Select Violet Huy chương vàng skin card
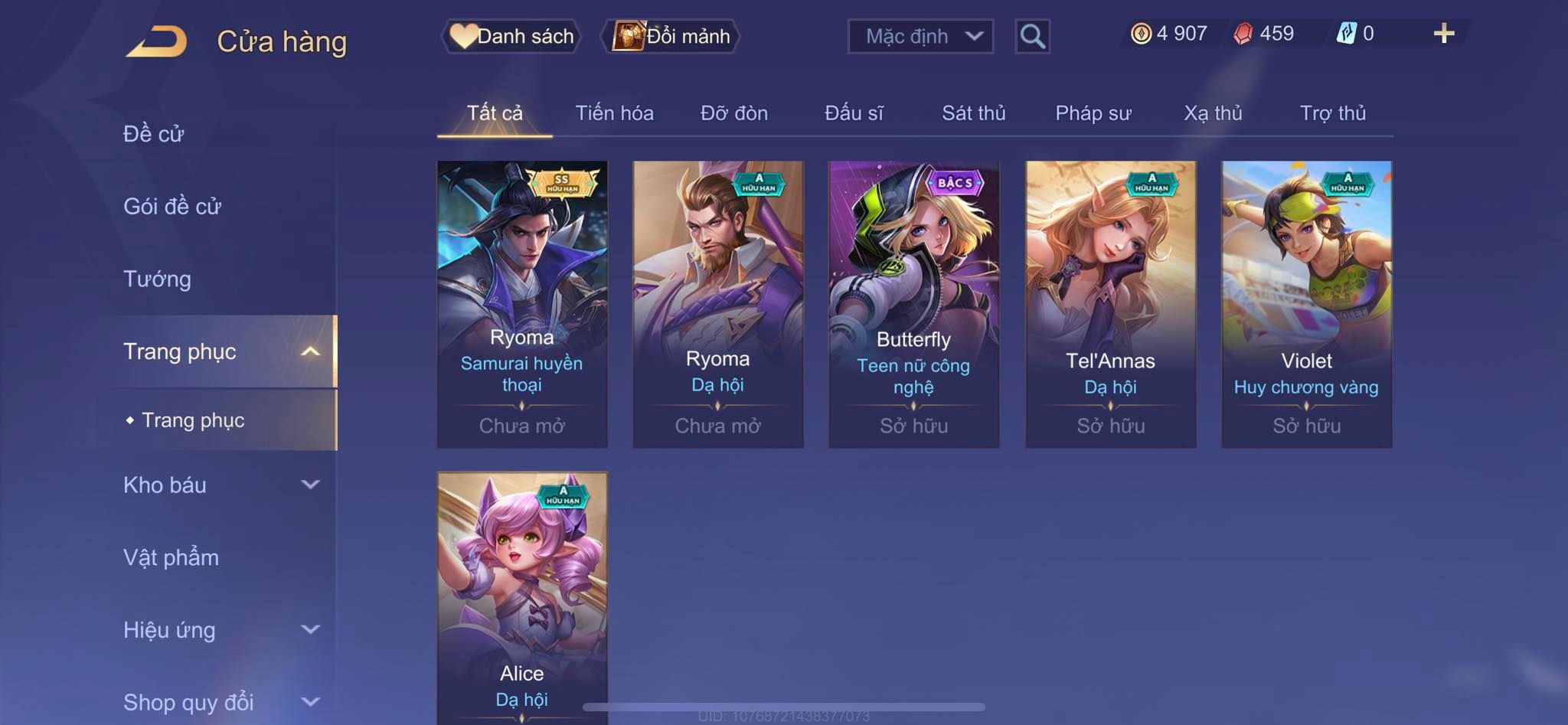The height and width of the screenshot is (725, 1568). 1306,304
